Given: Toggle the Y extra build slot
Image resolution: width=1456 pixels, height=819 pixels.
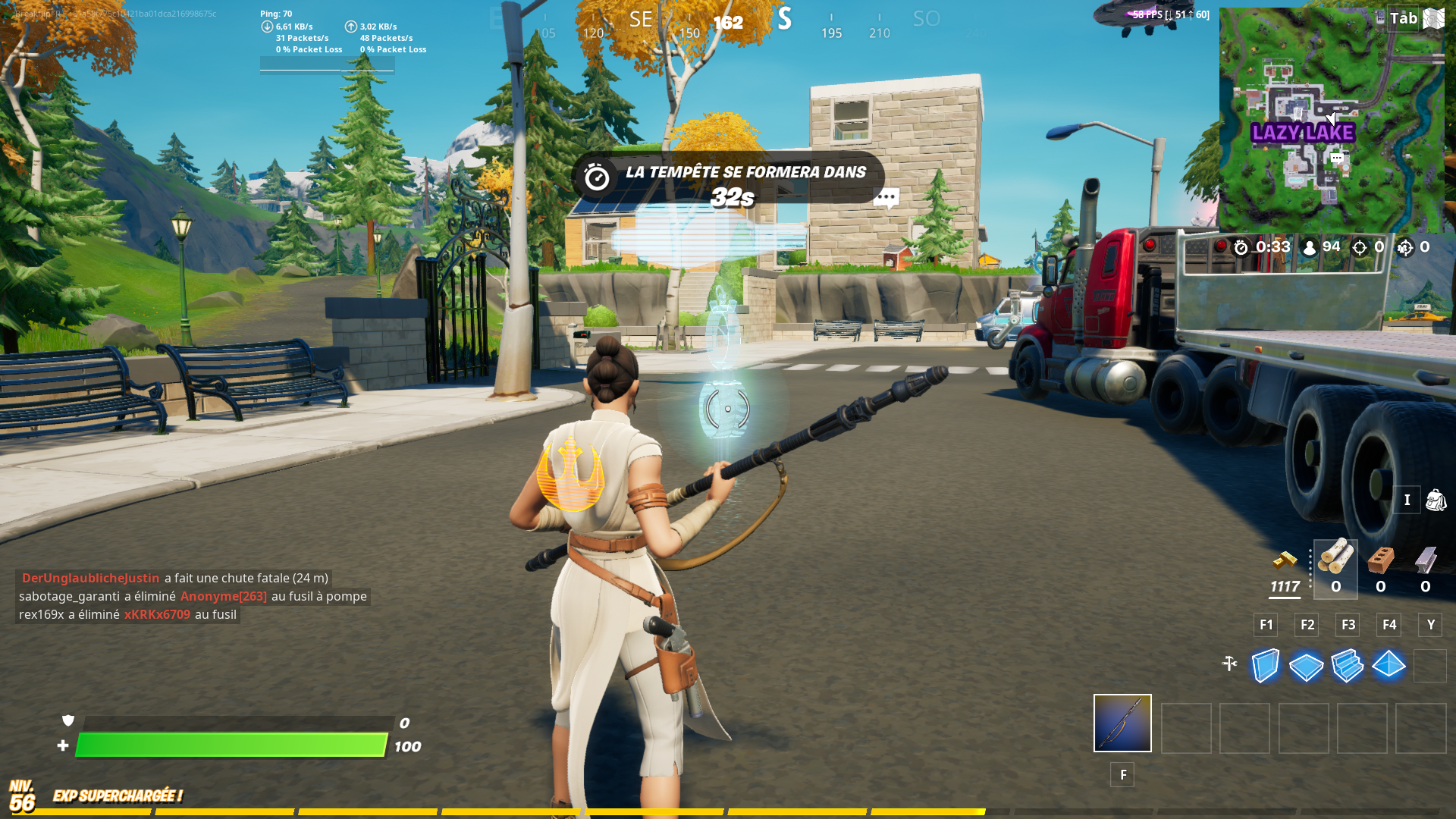Looking at the screenshot, I should [1430, 625].
